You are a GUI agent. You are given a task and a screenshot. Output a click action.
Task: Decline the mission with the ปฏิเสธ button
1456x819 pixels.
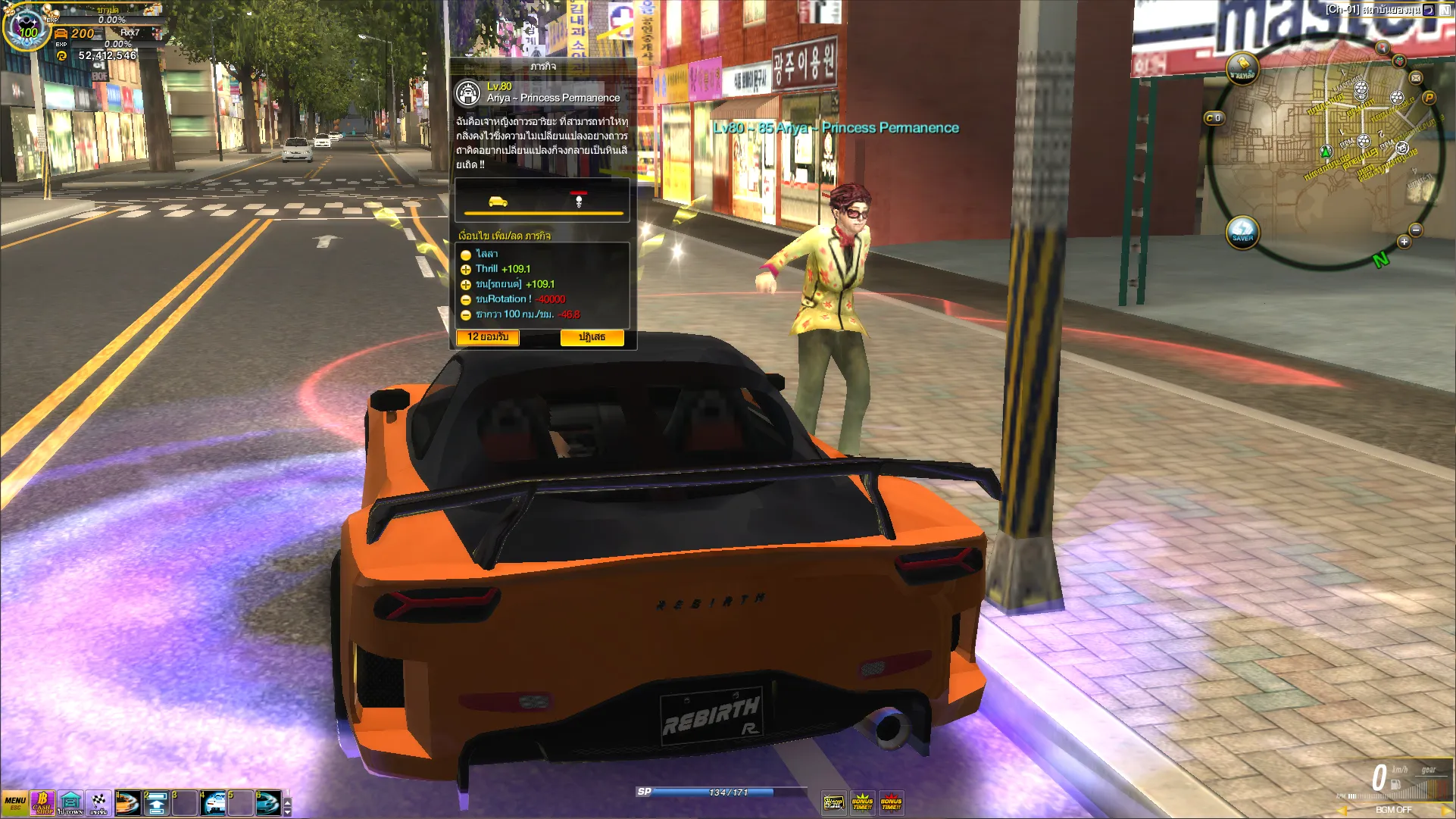click(x=592, y=337)
